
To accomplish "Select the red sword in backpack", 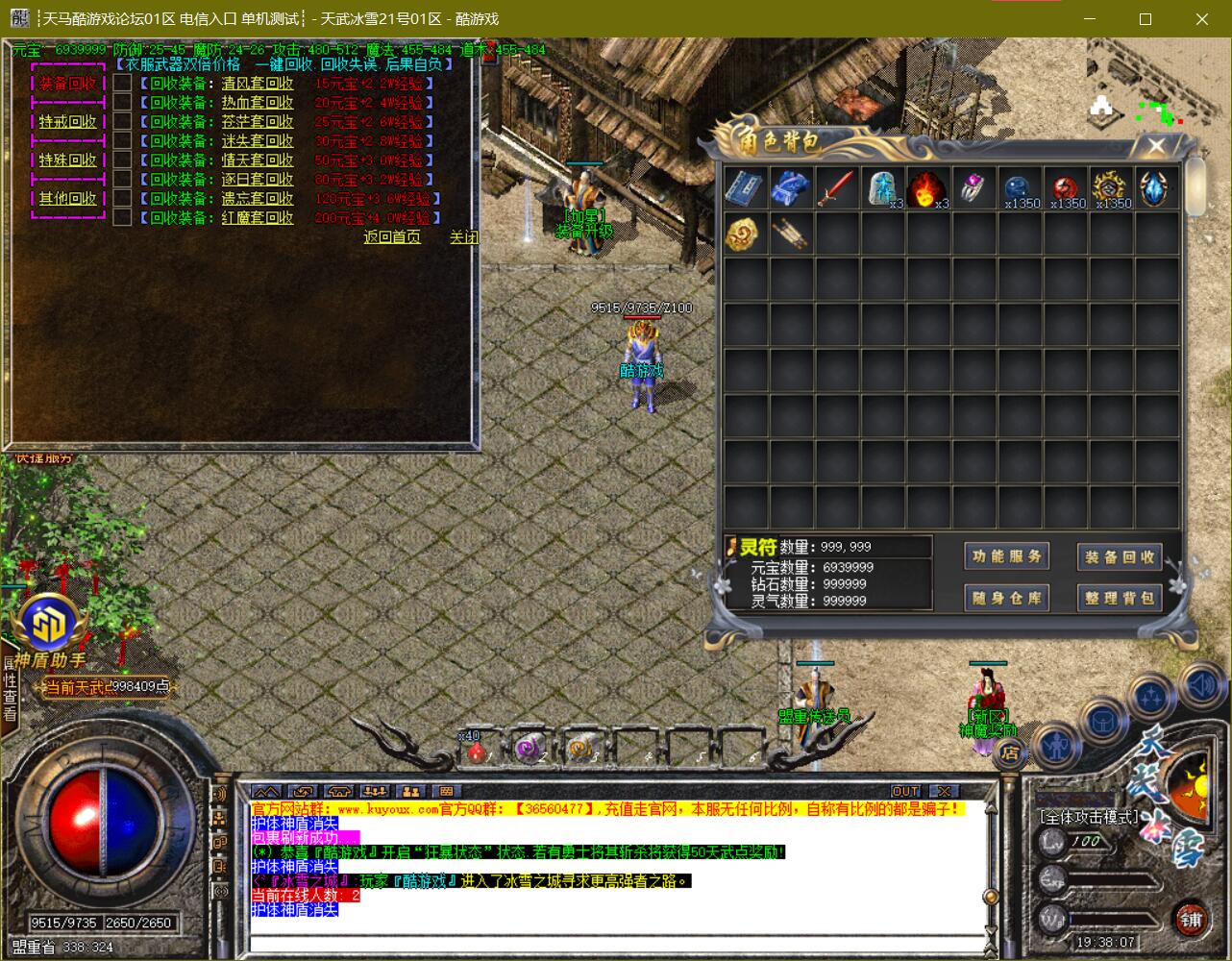I will tap(836, 188).
